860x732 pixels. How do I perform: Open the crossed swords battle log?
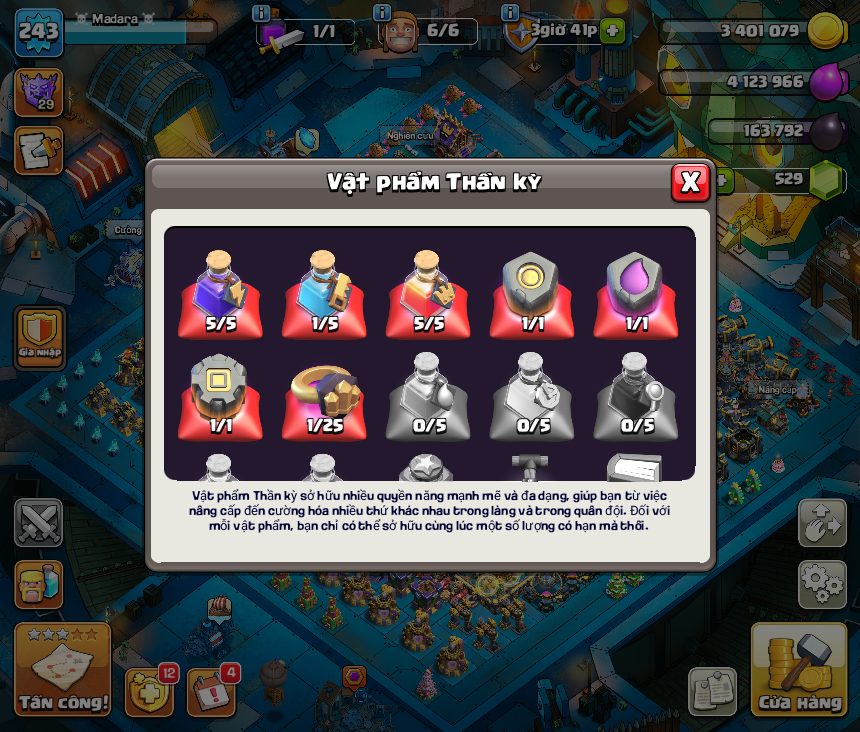(39, 523)
